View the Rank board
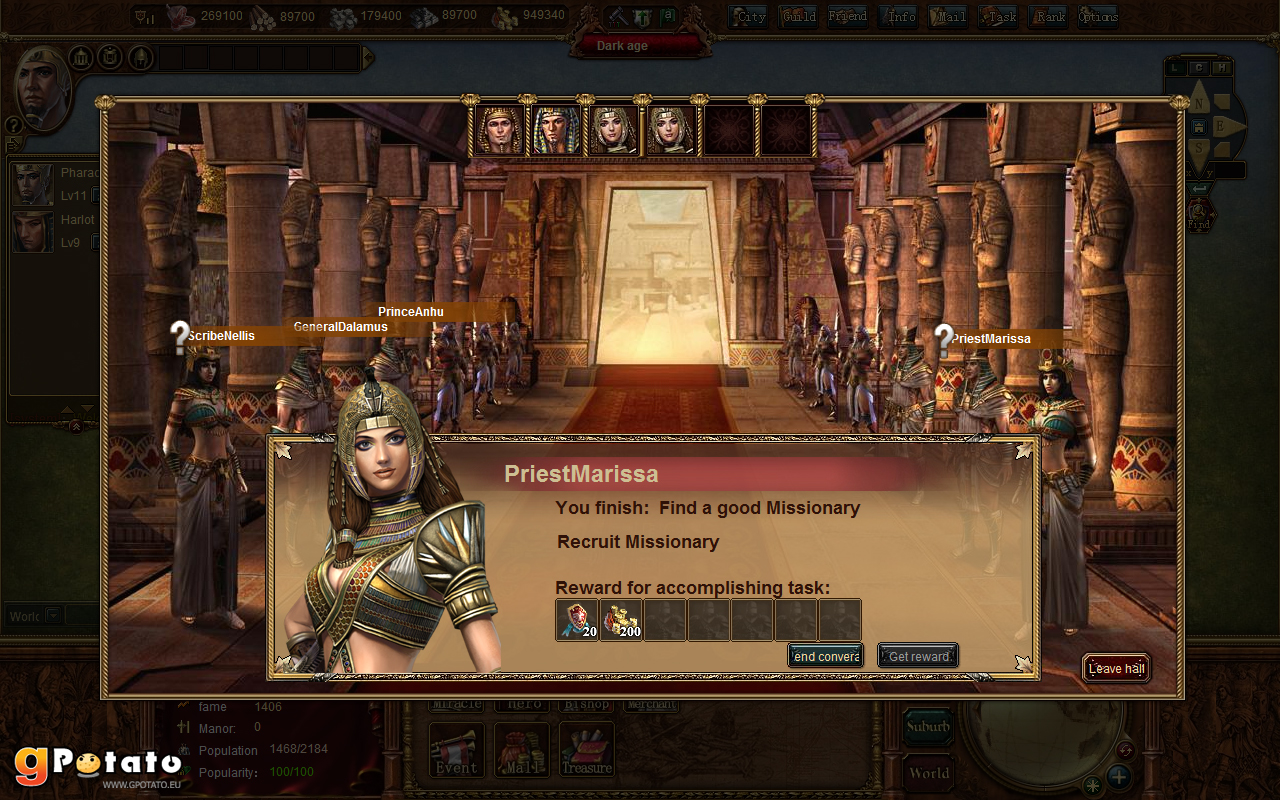Viewport: 1280px width, 800px height. (1049, 16)
